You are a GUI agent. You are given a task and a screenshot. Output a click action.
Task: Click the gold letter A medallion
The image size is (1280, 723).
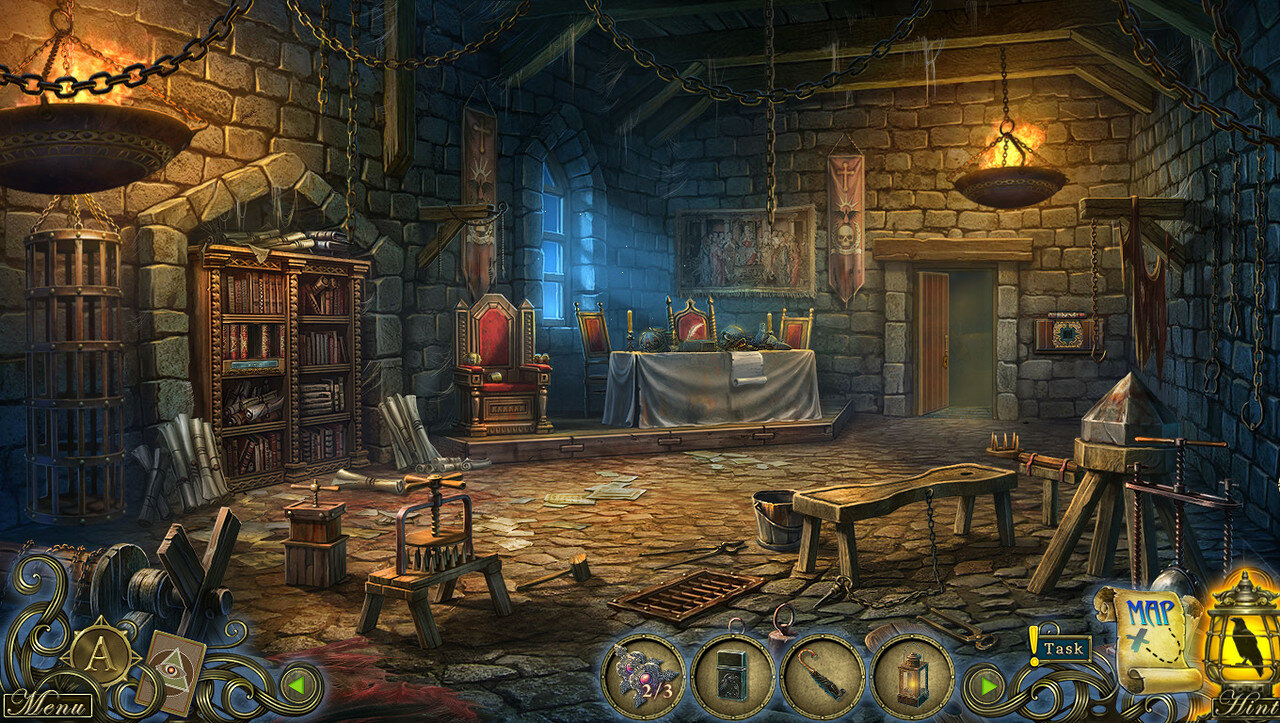[x=99, y=655]
